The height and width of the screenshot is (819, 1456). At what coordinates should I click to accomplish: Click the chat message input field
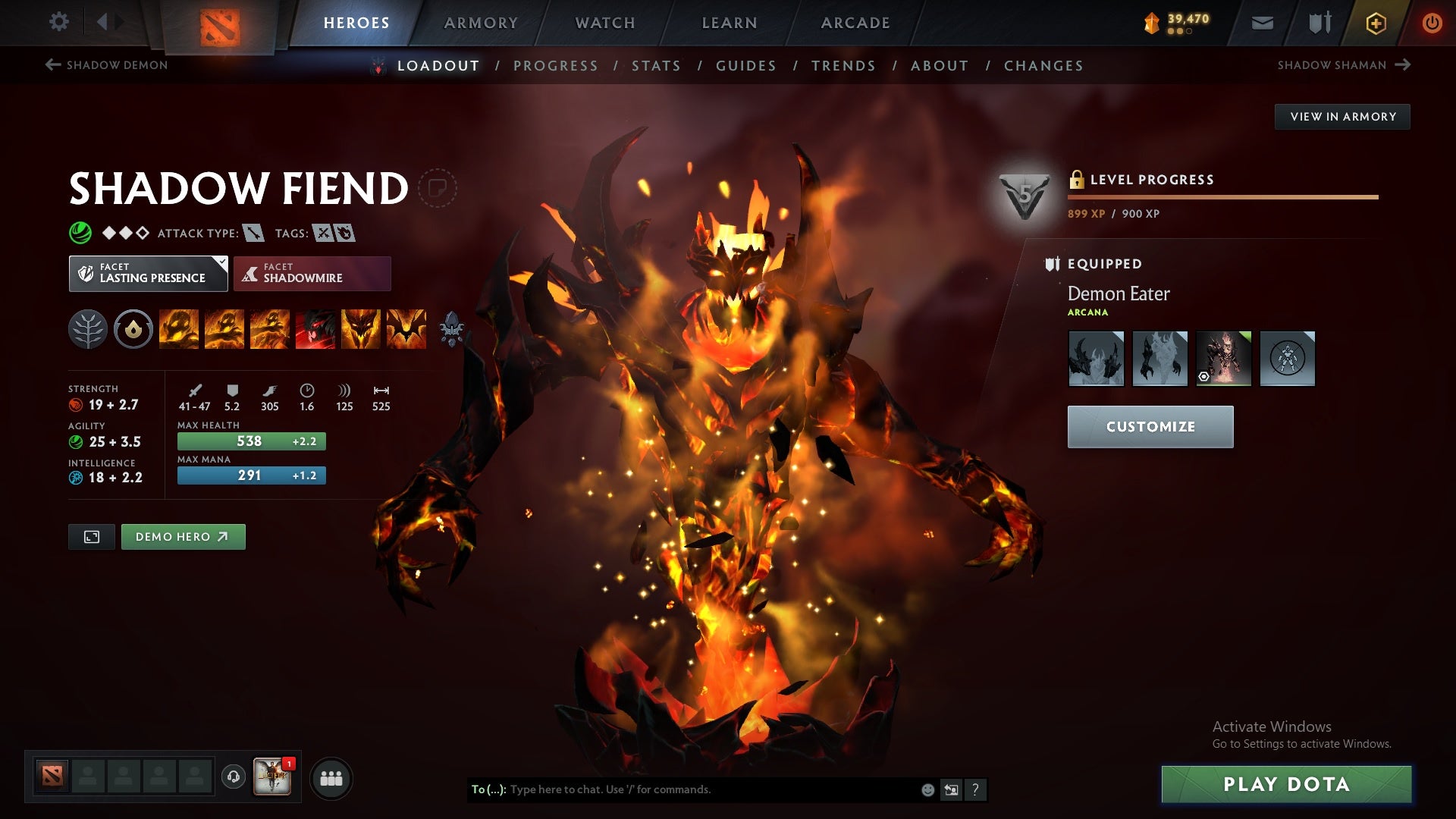[682, 789]
